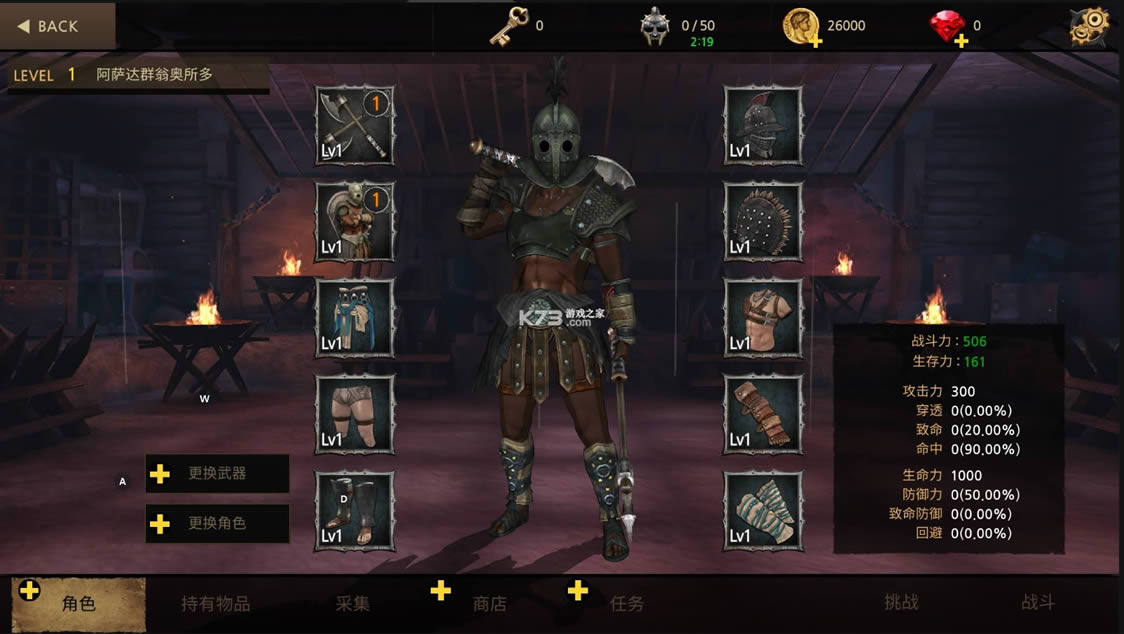Click the 更换角色 change character button
1124x634 pixels.
pos(218,523)
